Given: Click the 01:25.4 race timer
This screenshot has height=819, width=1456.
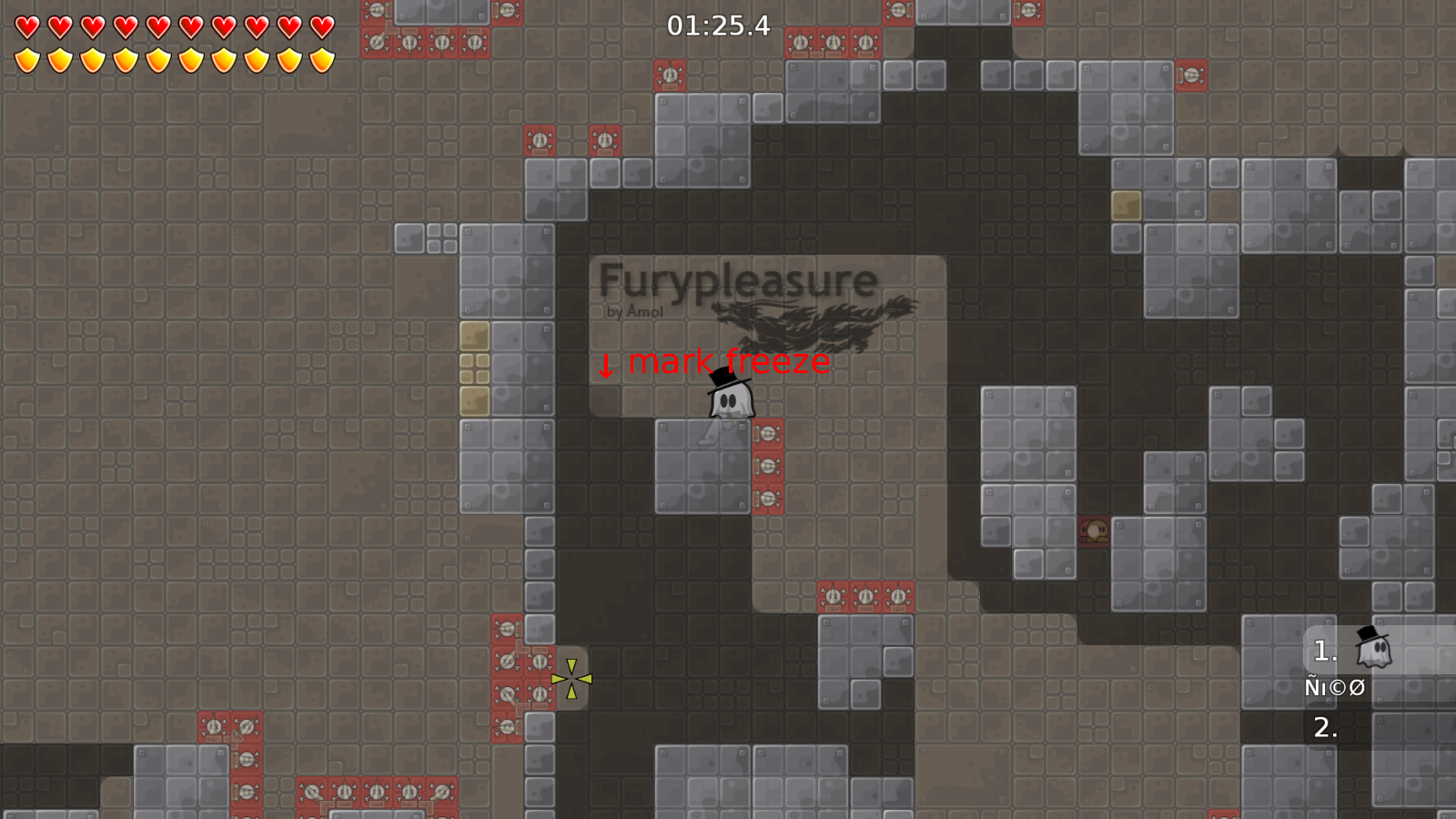Looking at the screenshot, I should (x=717, y=26).
